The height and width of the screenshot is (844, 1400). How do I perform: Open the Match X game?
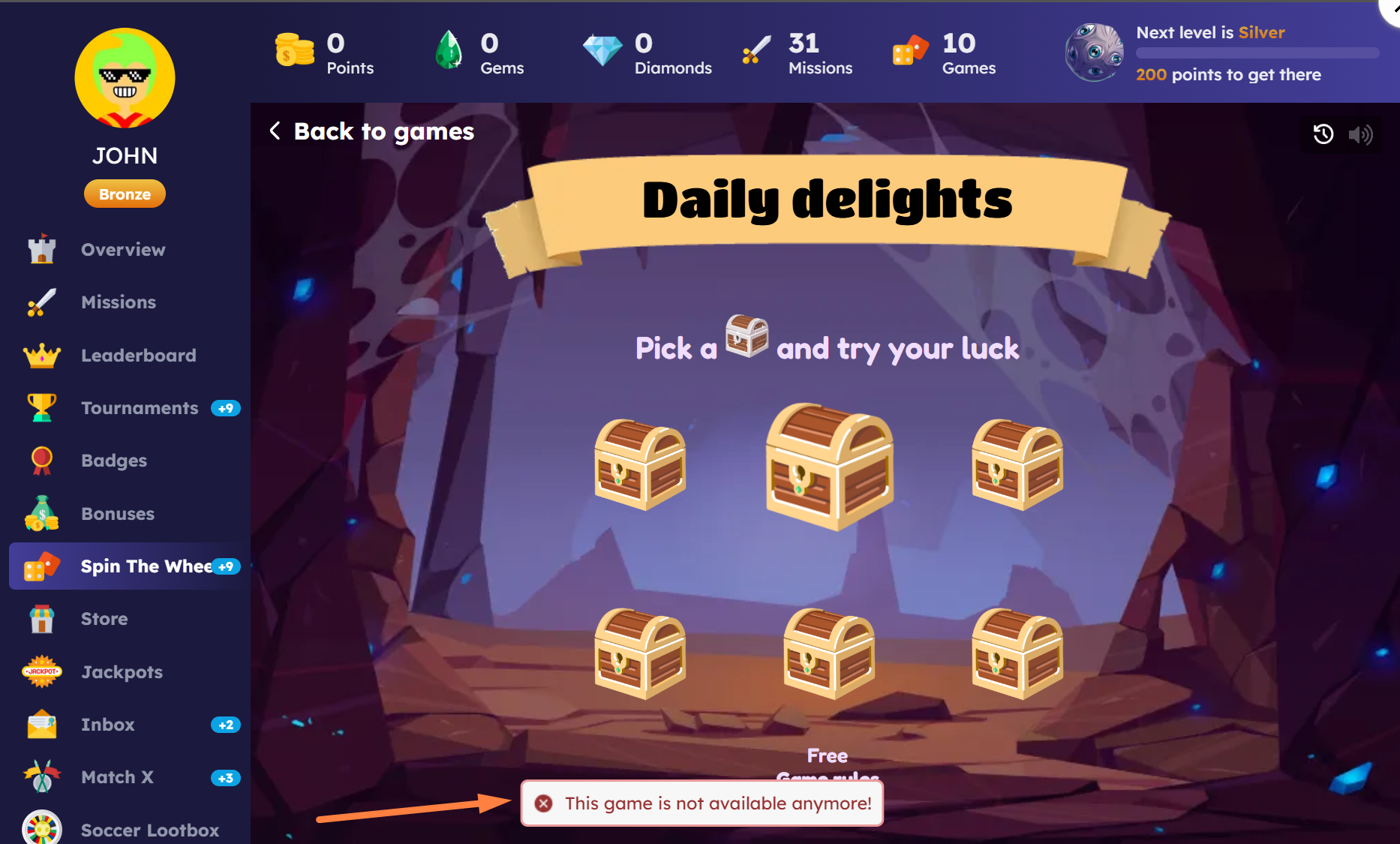[117, 777]
